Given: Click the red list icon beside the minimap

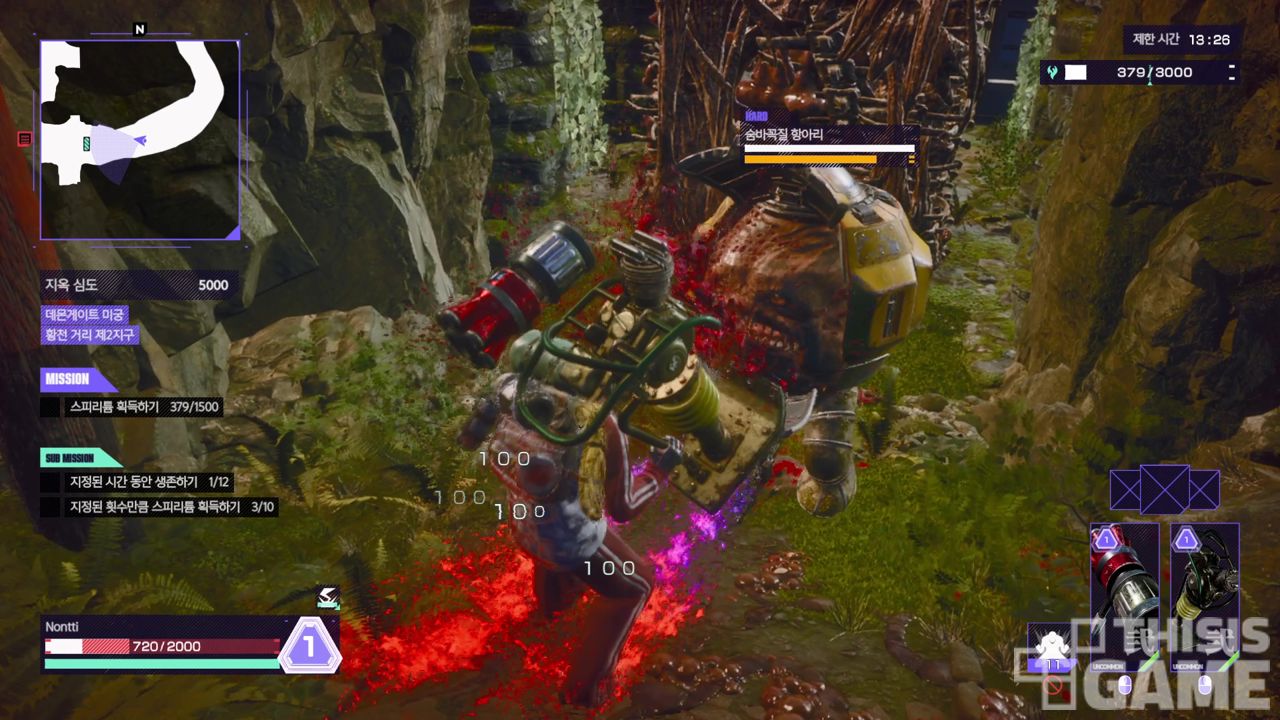Looking at the screenshot, I should pyautogui.click(x=25, y=139).
